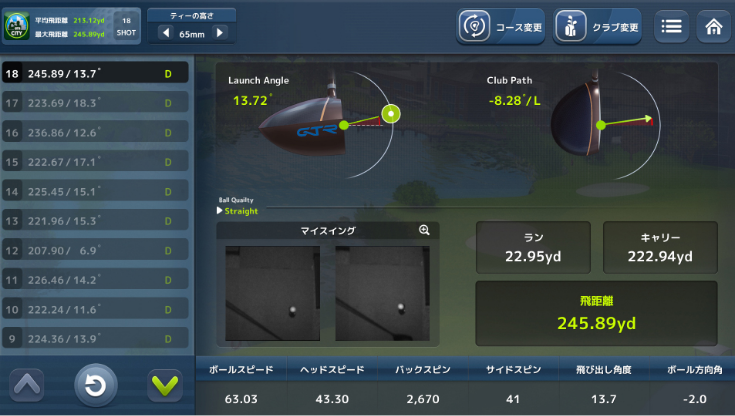The height and width of the screenshot is (416, 735).
Task: Open the コース変更 course change button
Action: click(x=502, y=27)
